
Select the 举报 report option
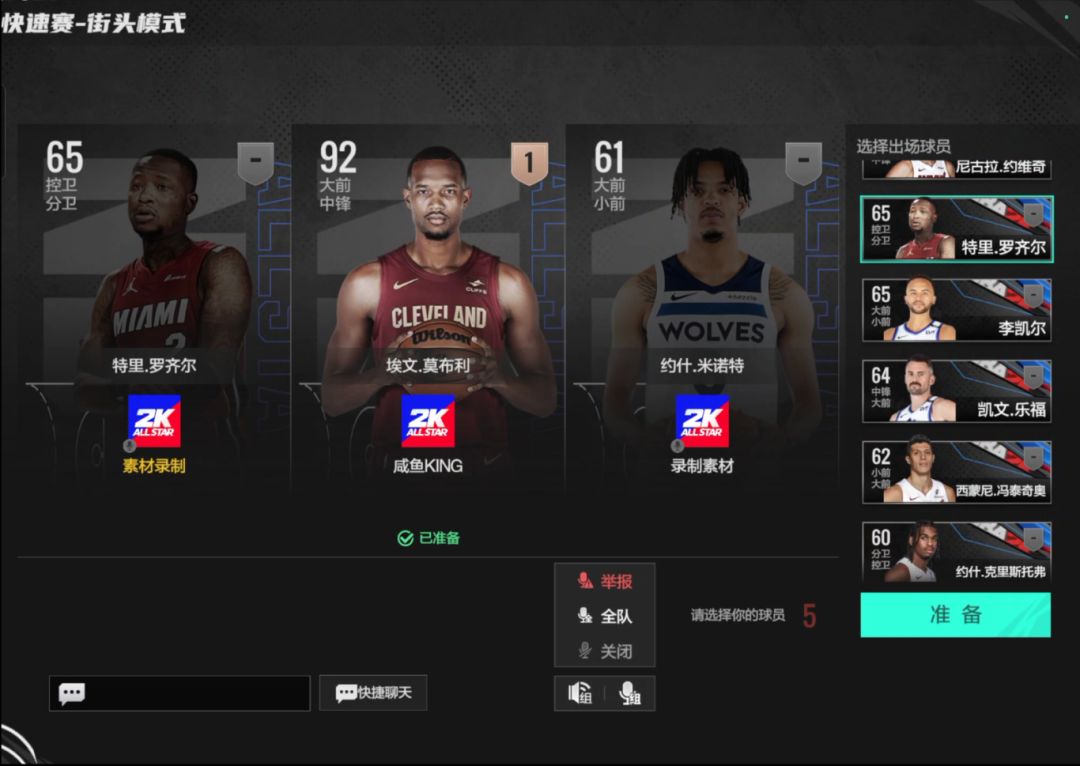605,581
